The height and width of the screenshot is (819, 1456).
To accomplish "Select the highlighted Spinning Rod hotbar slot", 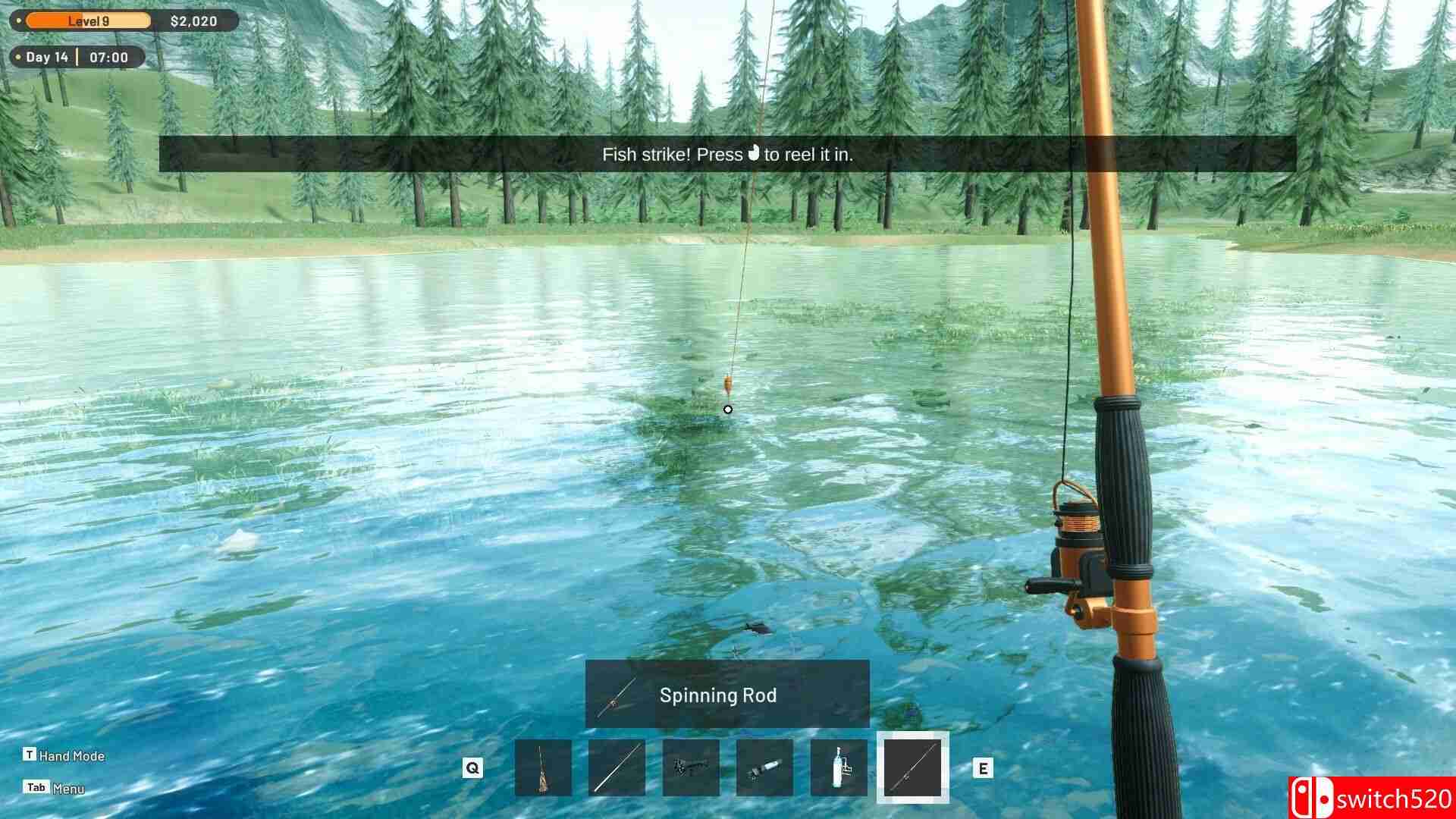I will point(912,768).
